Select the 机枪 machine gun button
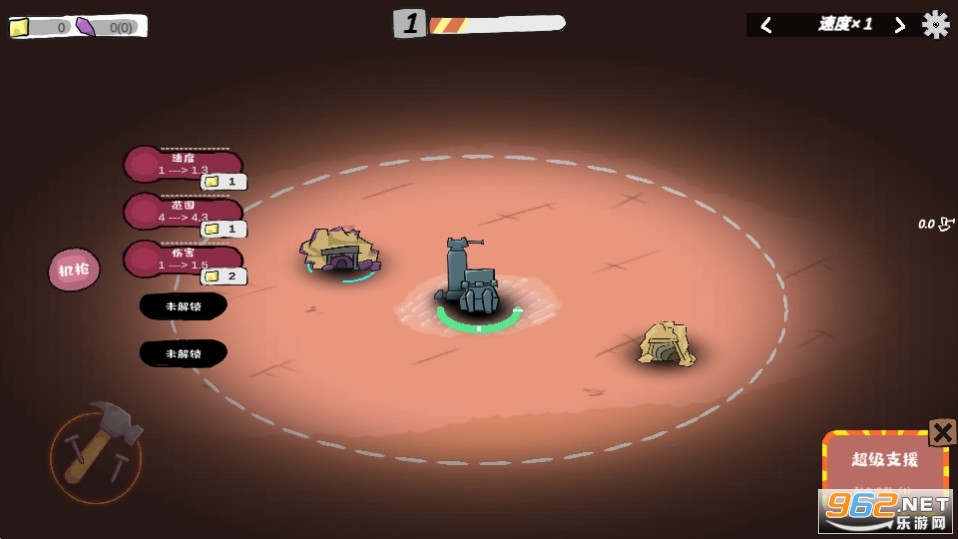The width and height of the screenshot is (958, 539). [74, 270]
